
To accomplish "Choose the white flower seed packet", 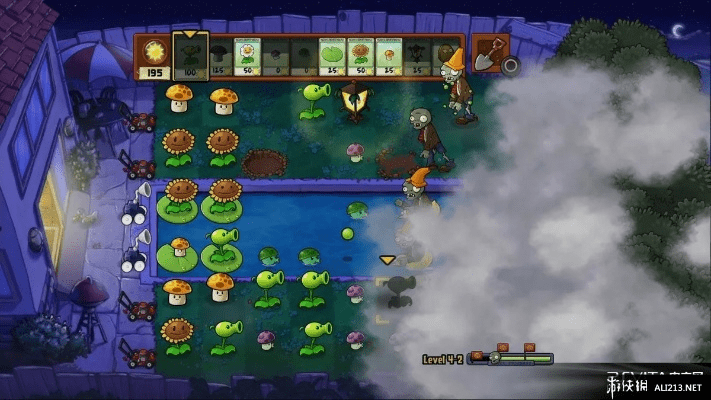I will click(246, 56).
